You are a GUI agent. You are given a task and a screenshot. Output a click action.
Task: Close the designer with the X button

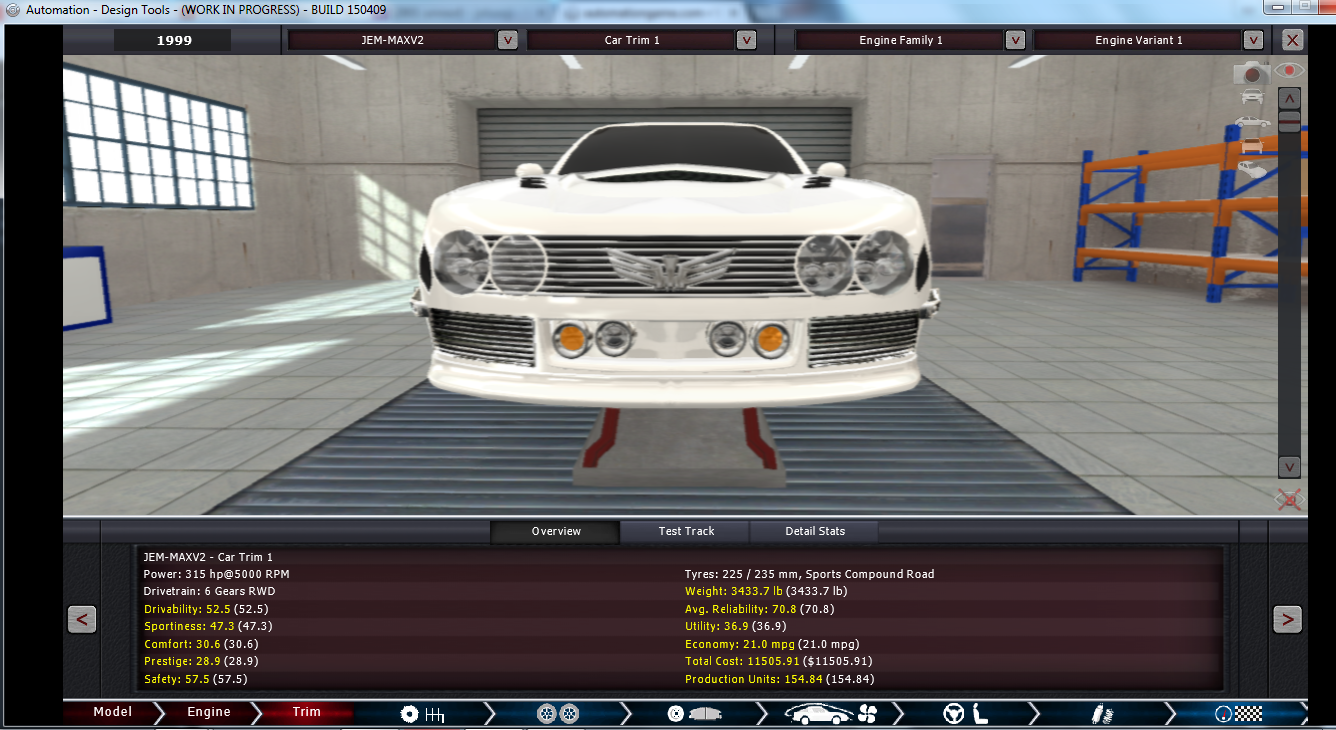[x=1293, y=40]
